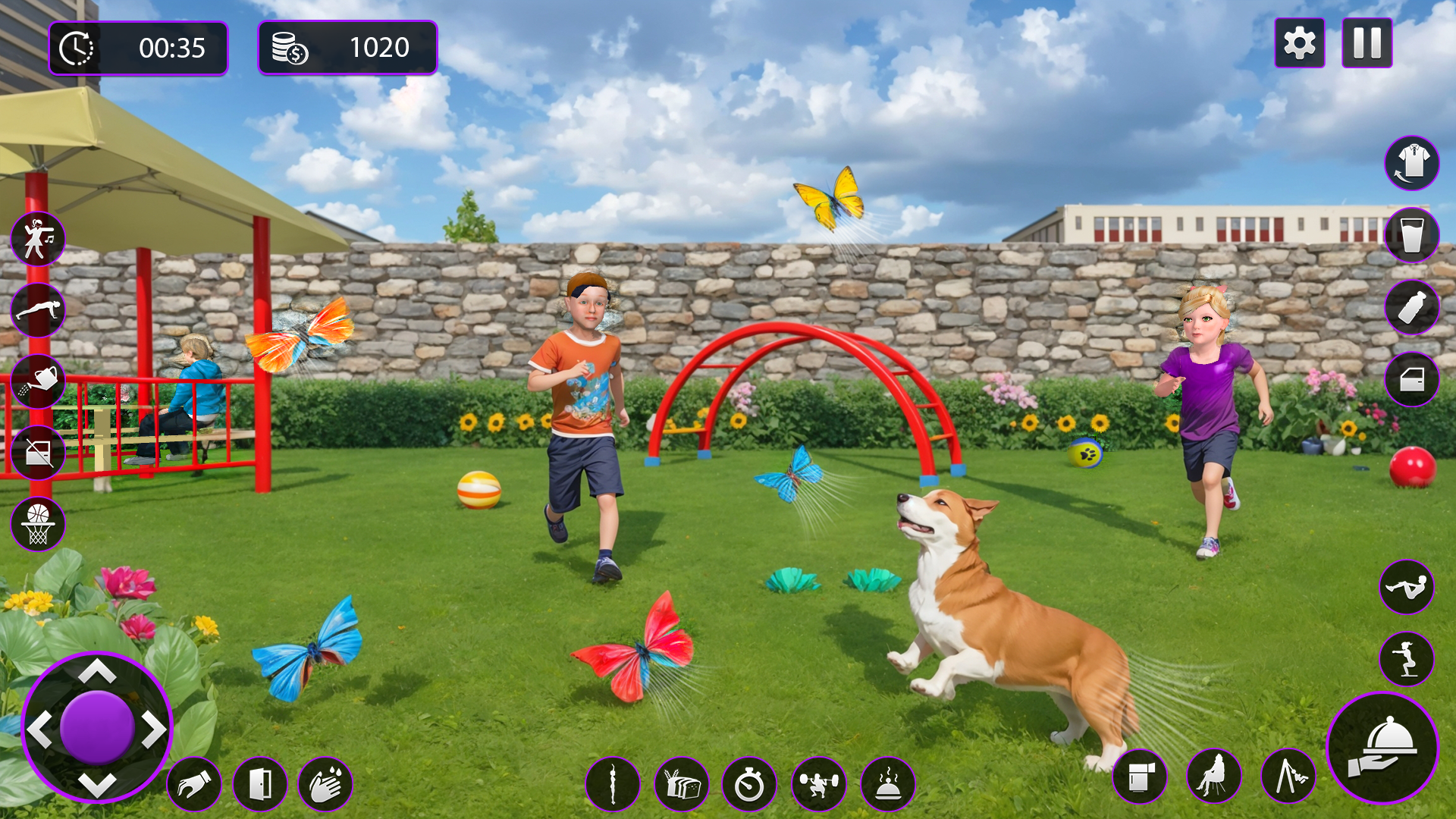Activate the dancing girl action
The width and height of the screenshot is (1456, 819).
pos(38,239)
